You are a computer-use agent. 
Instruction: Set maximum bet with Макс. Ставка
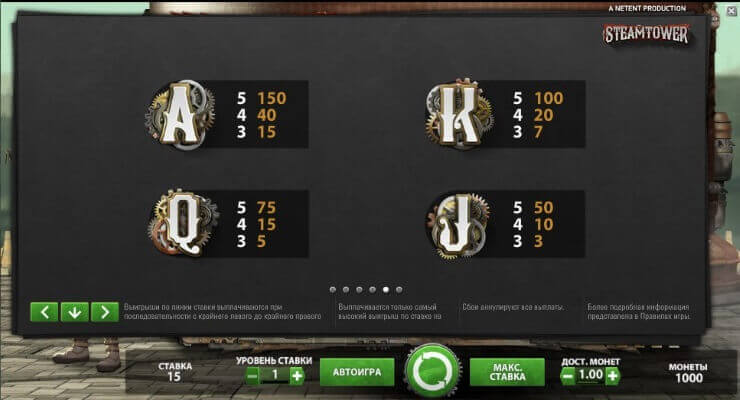tap(507, 373)
